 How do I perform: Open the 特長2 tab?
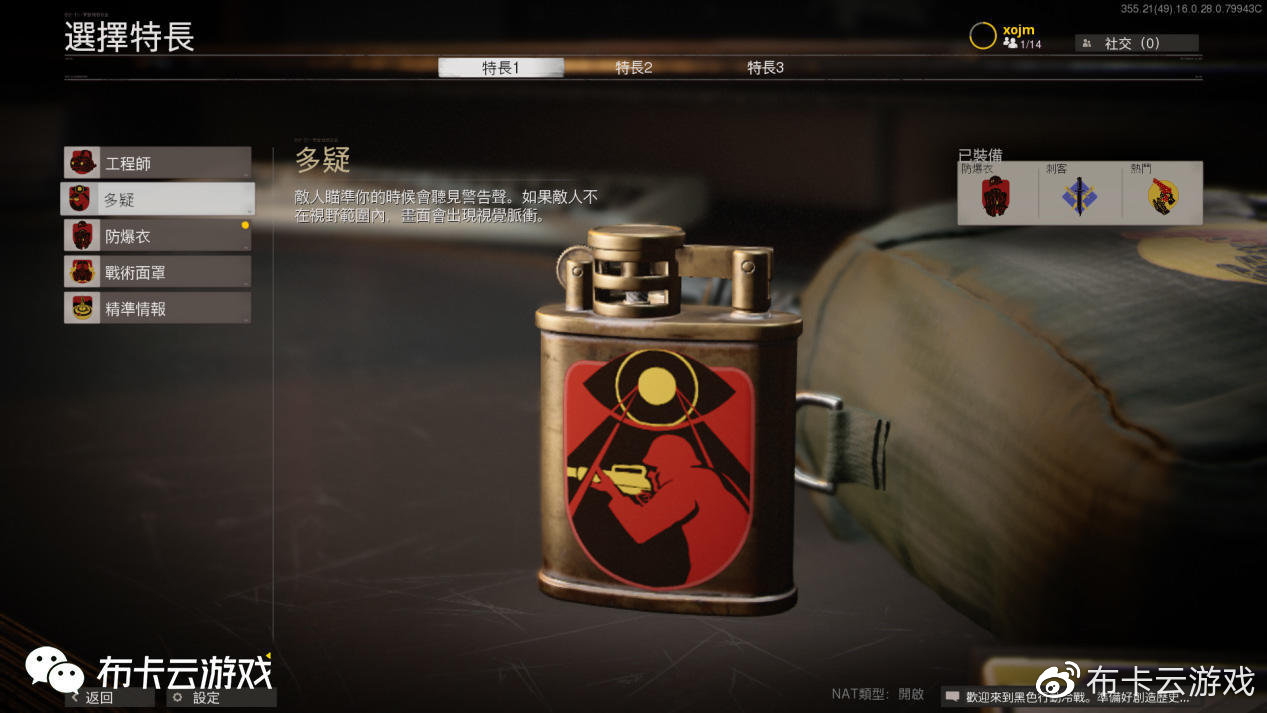click(634, 68)
